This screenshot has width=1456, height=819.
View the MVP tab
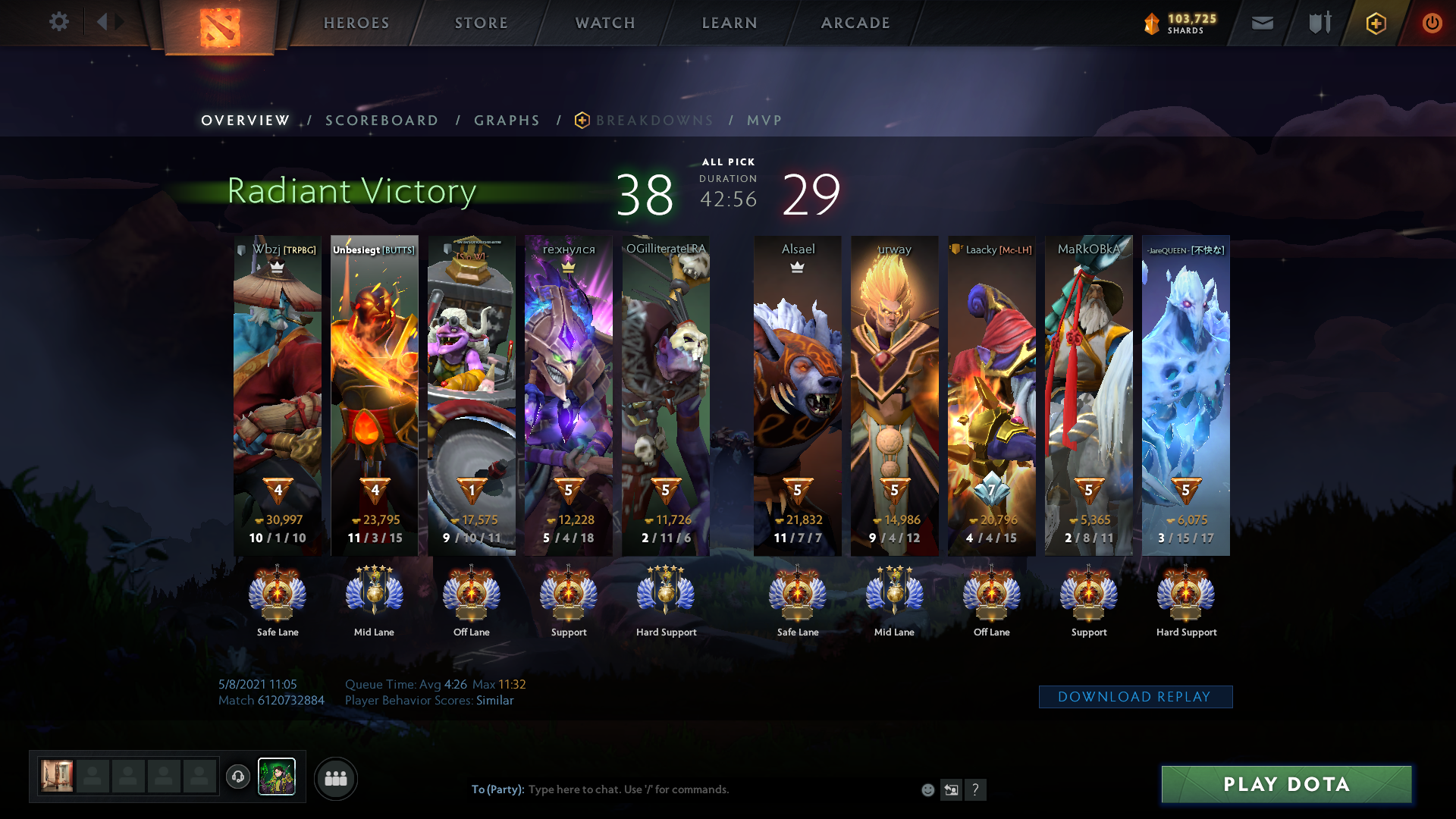764,121
